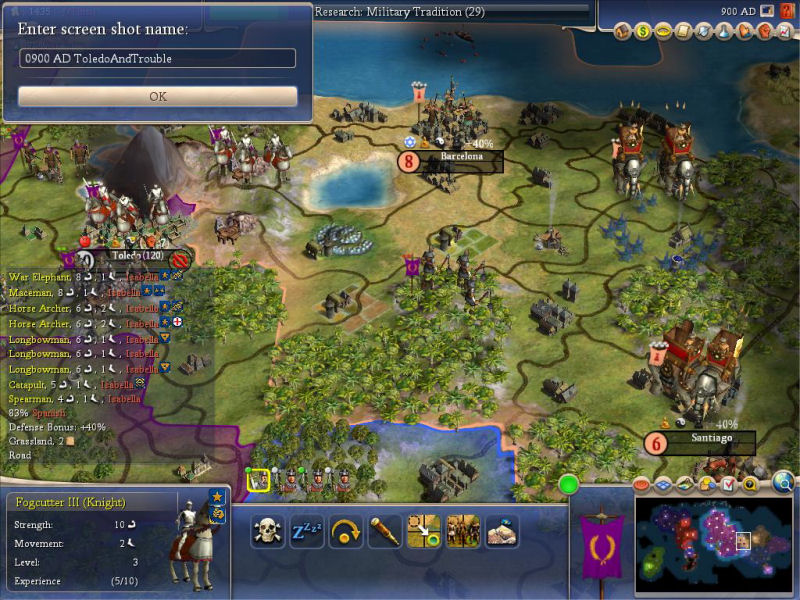Put the knight to sleep
The image size is (800, 600).
point(306,531)
